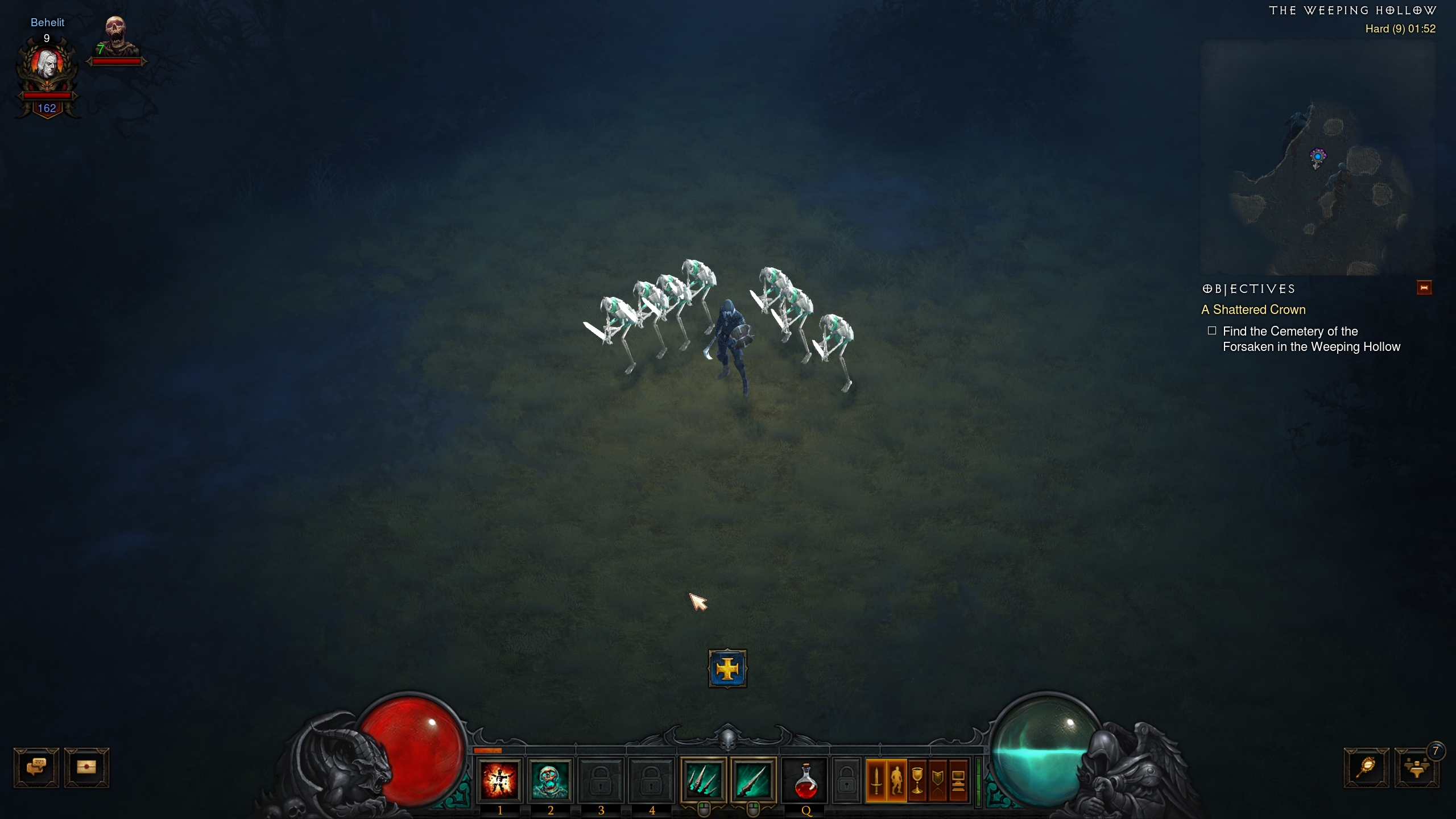Open inventory with the character figure icon
1456x819 pixels.
897,780
